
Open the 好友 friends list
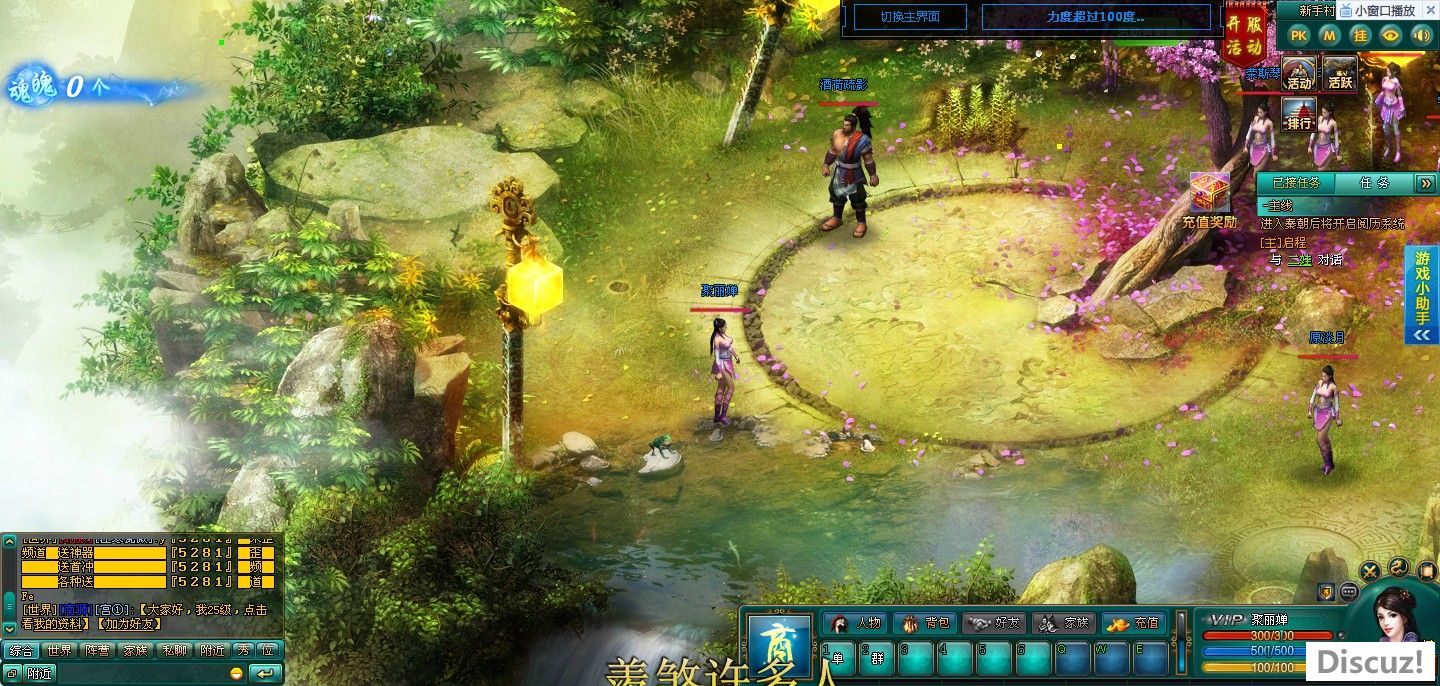pyautogui.click(x=996, y=623)
